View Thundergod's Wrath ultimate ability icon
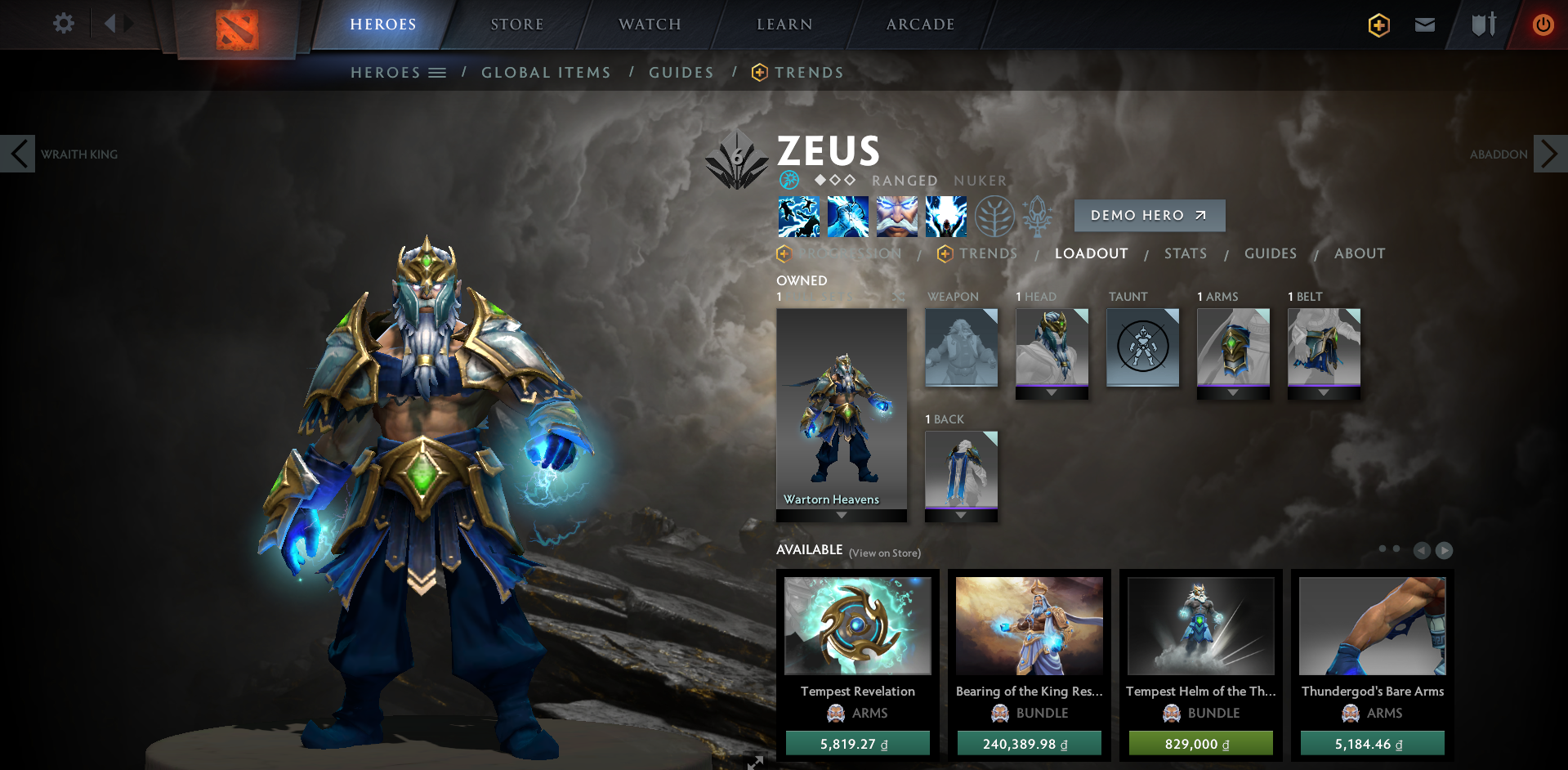The image size is (1568, 770). click(945, 216)
